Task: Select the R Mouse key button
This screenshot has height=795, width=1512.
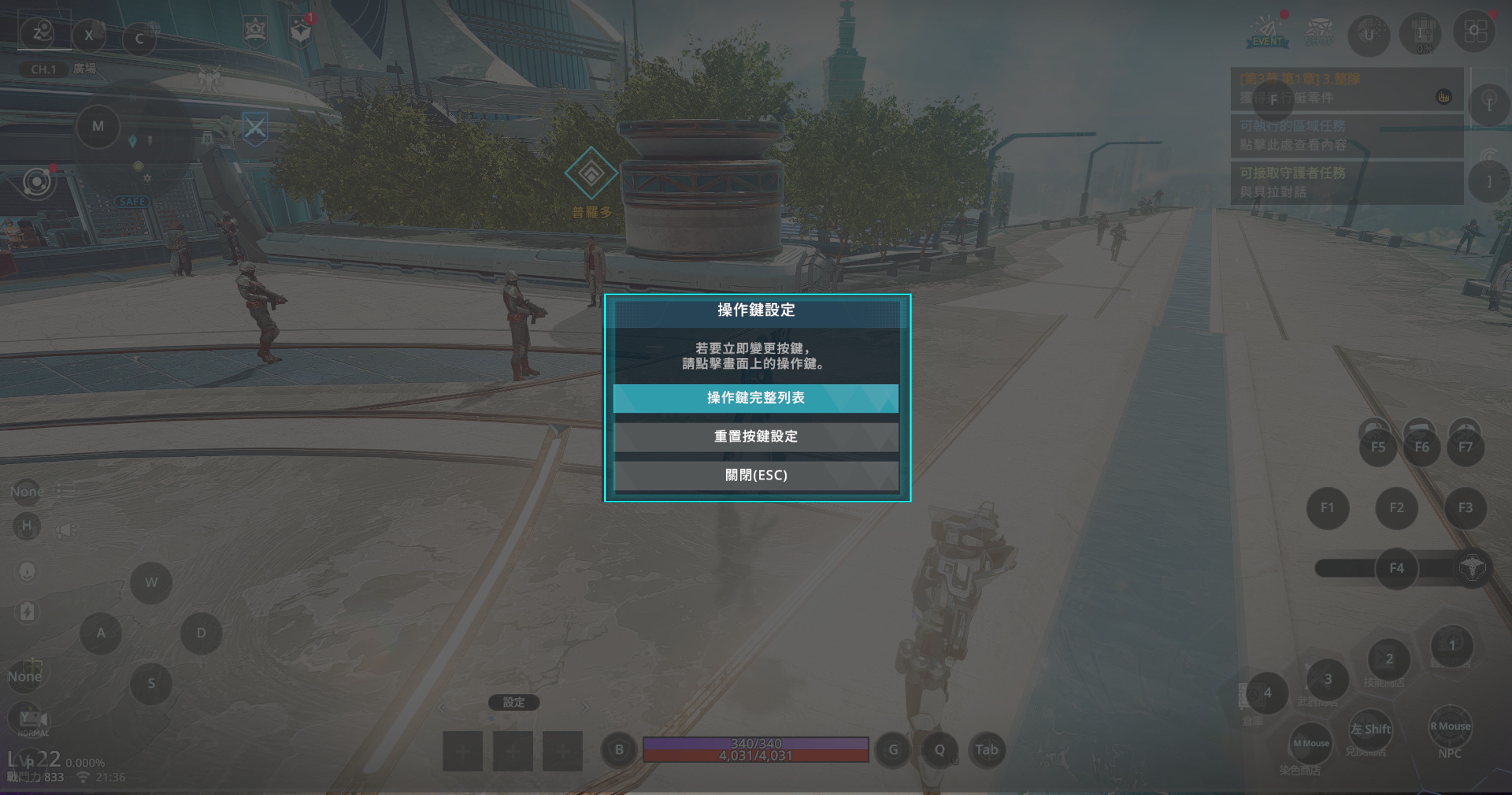Action: (x=1450, y=726)
